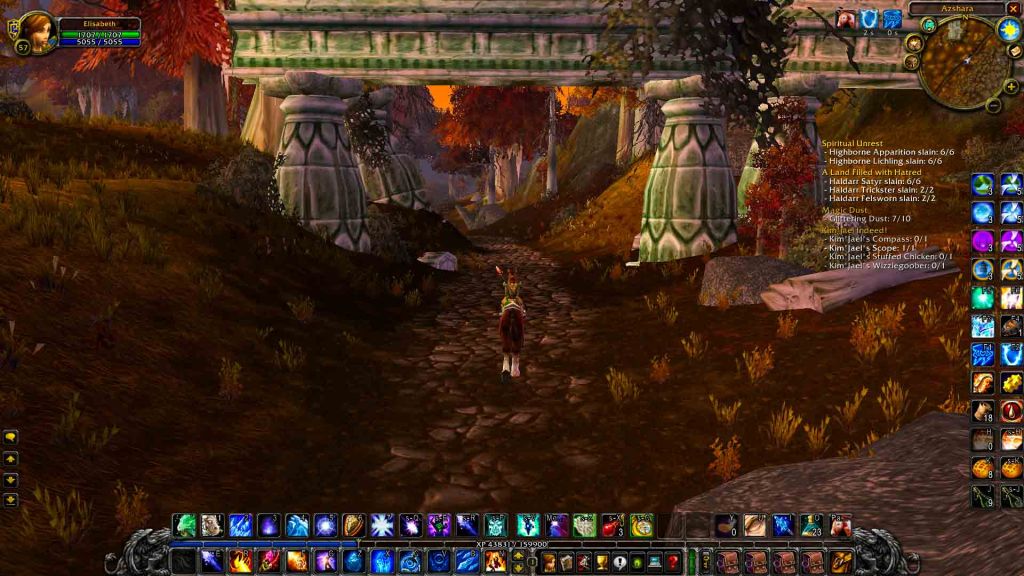
Task: Use the red potion with count 3
Action: point(613,525)
